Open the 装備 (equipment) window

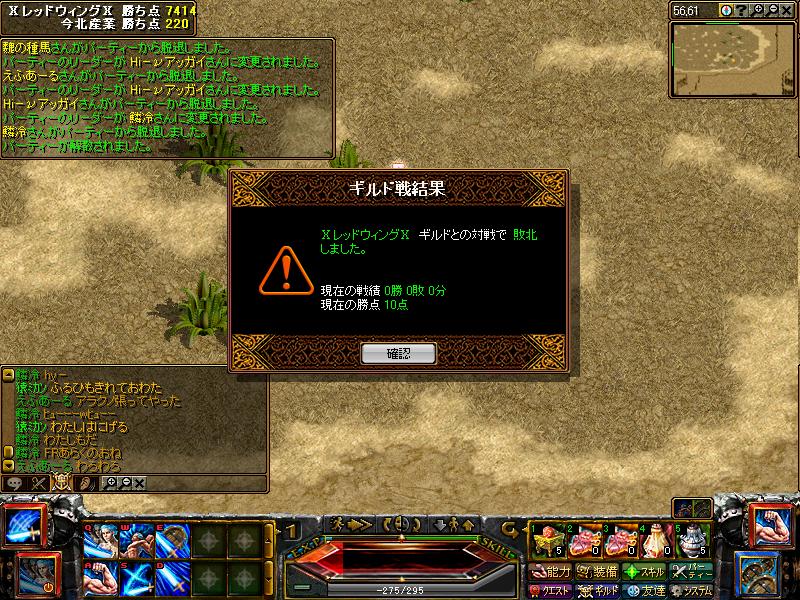coord(597,572)
